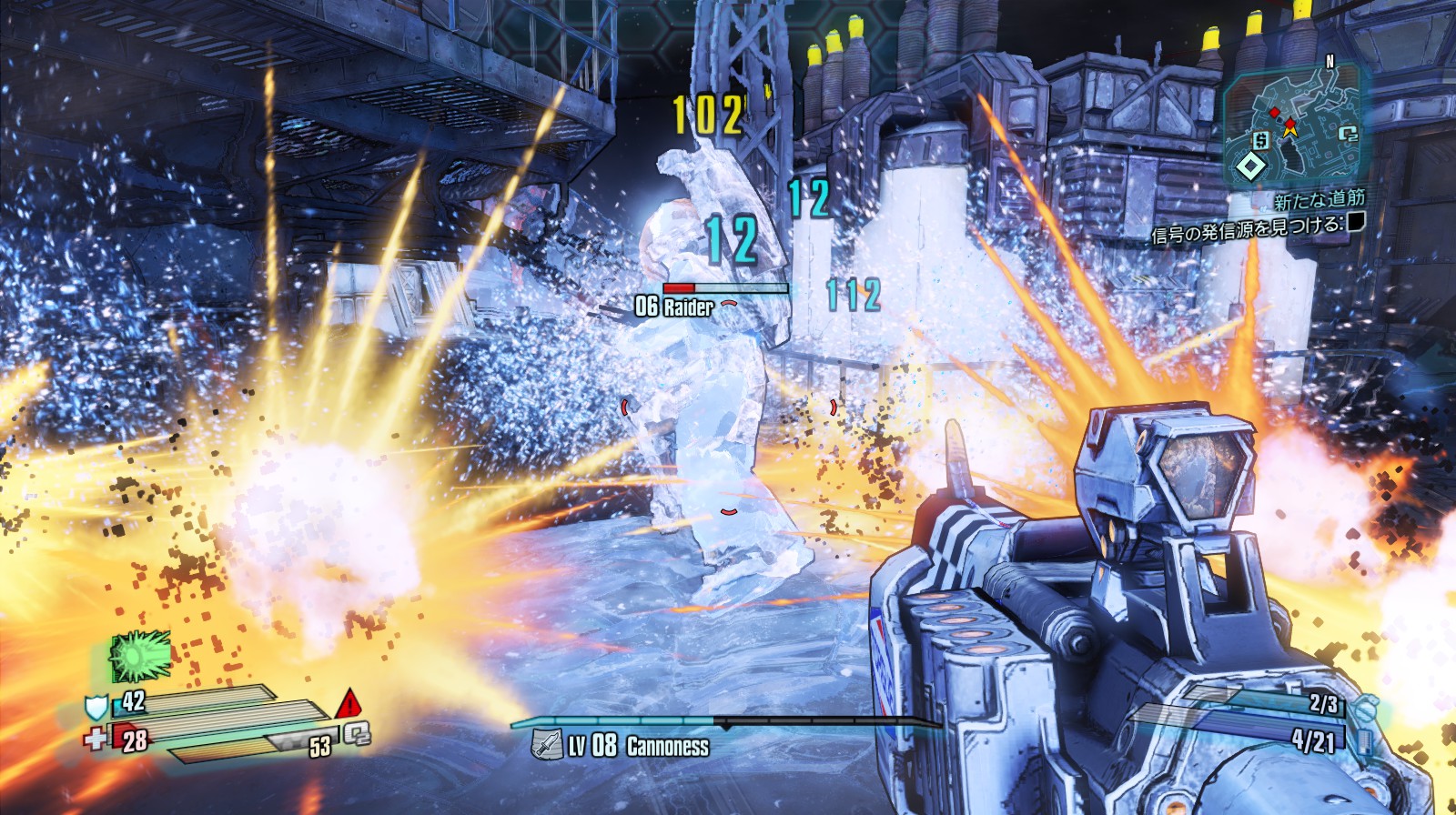Click the ammo type icon beside 4/21
This screenshot has width=1456, height=815.
(1363, 742)
